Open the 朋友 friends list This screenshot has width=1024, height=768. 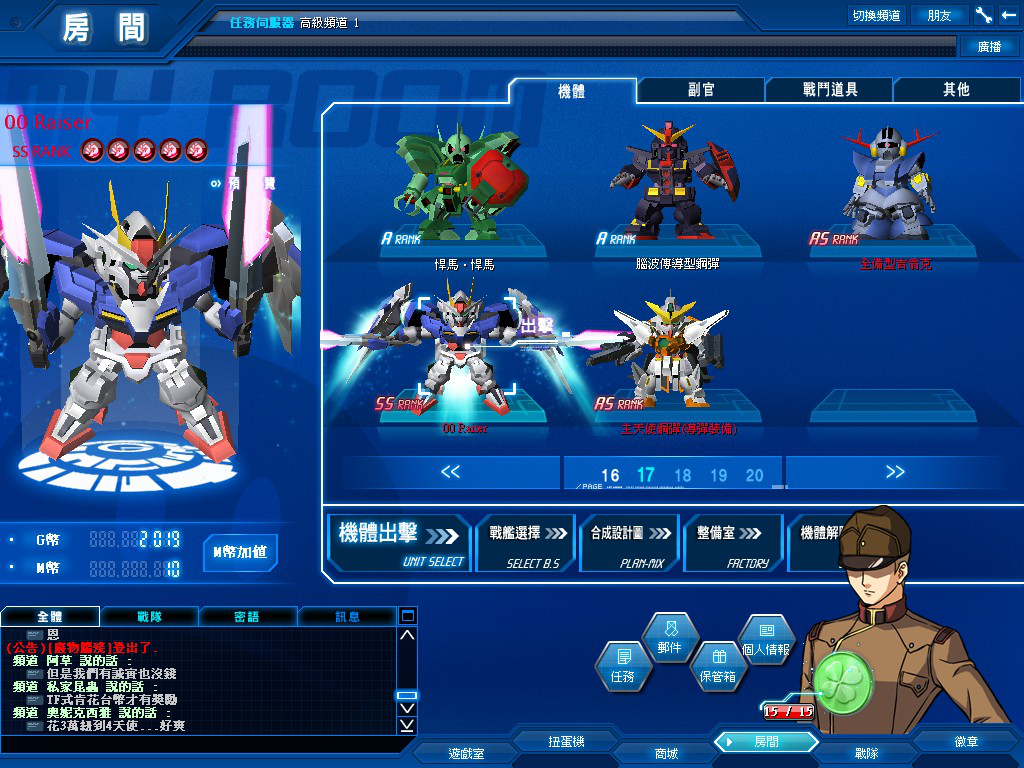[x=939, y=15]
